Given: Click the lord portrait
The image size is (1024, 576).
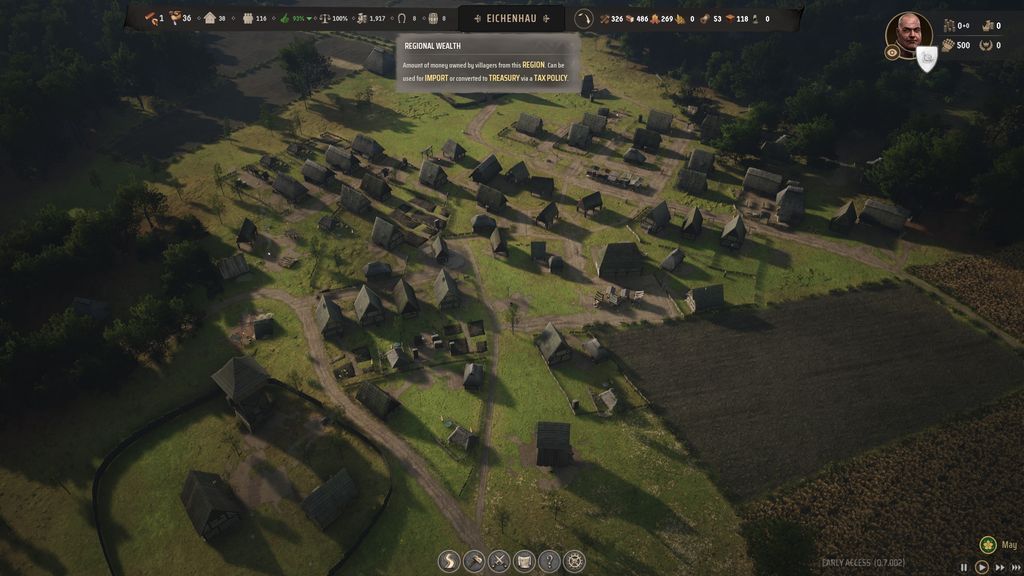Looking at the screenshot, I should [x=908, y=34].
